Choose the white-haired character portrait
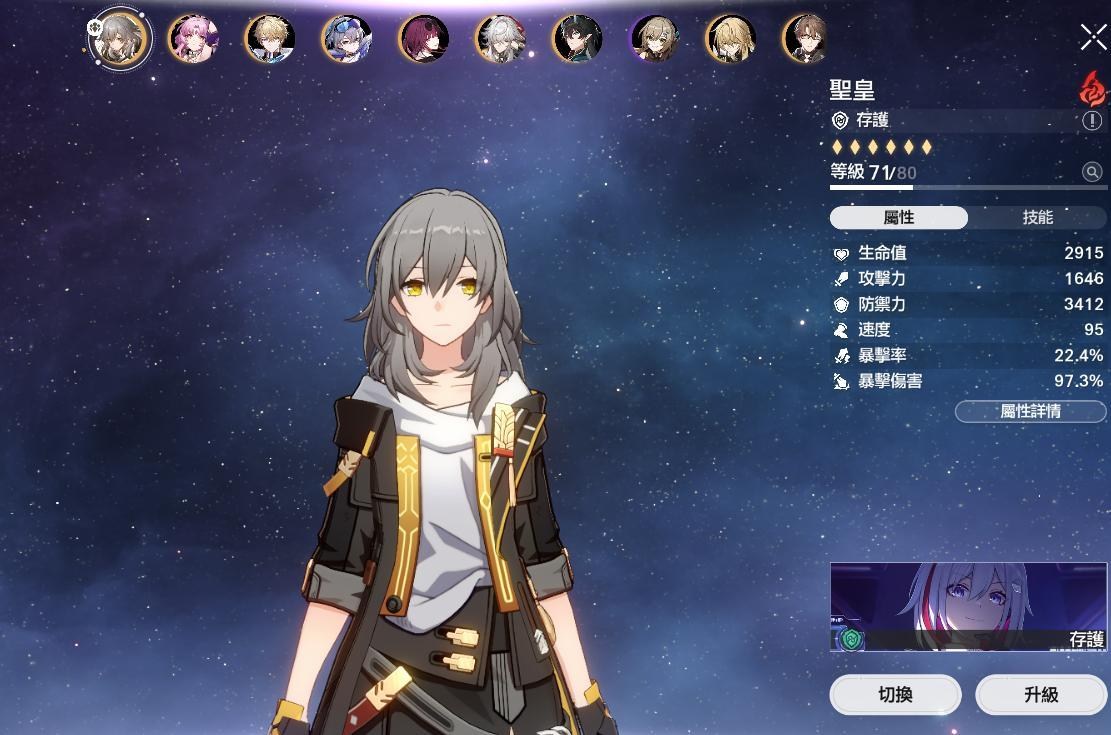This screenshot has height=735, width=1111. point(500,38)
